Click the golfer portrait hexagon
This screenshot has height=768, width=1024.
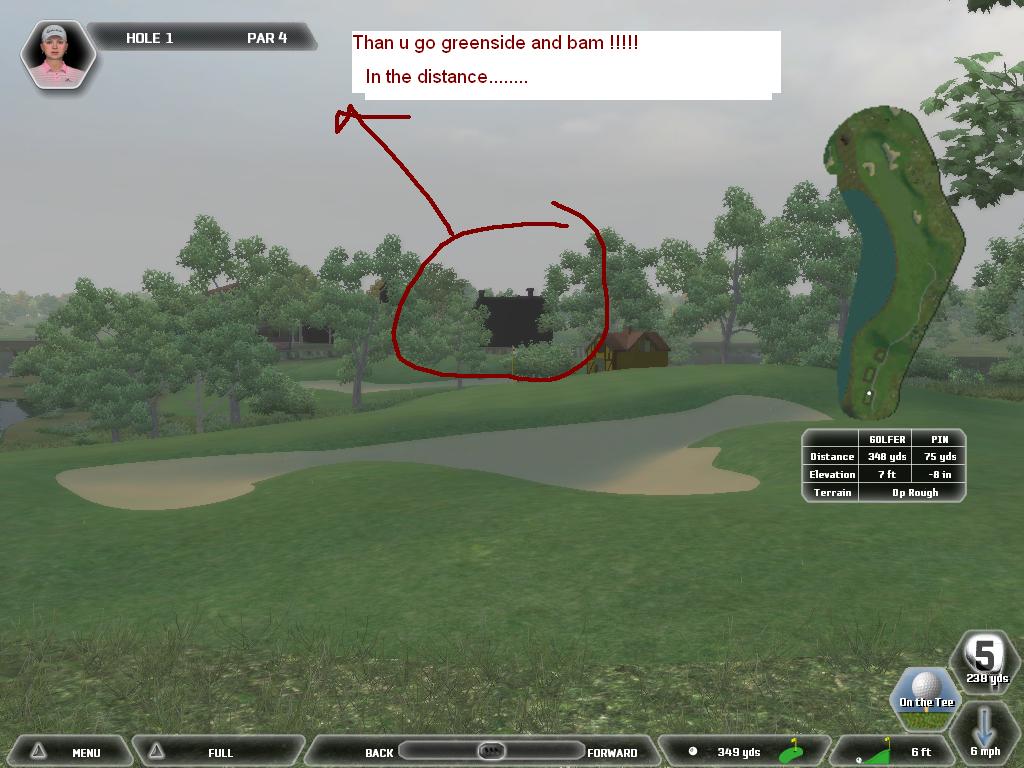tap(57, 54)
